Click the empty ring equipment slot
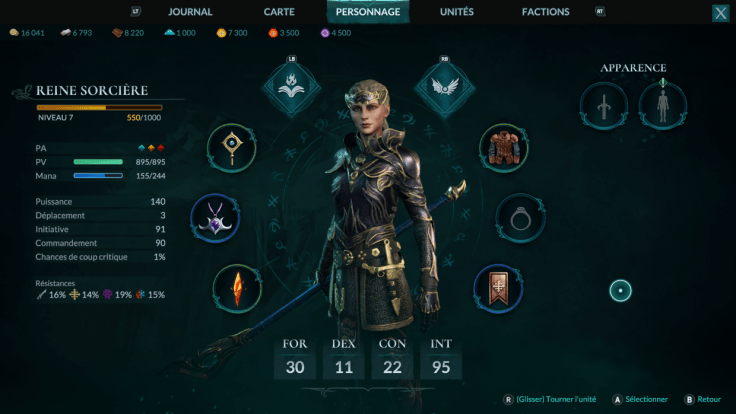736x414 pixels. (x=521, y=218)
